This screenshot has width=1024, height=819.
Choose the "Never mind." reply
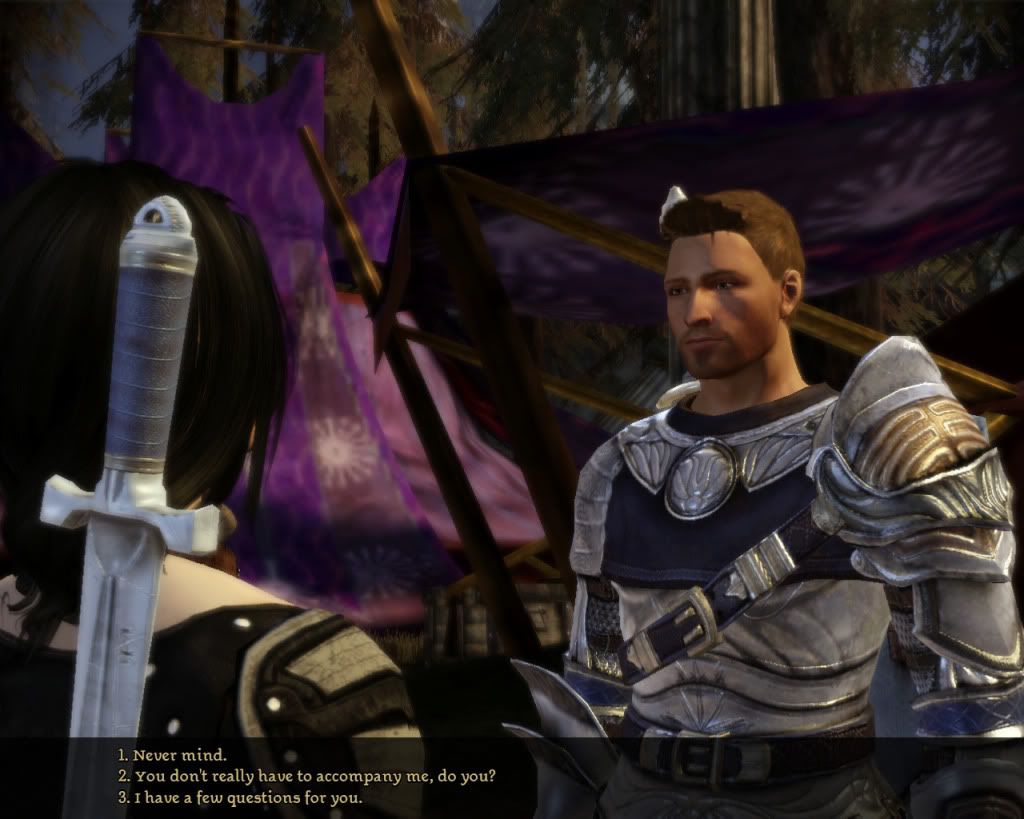tap(173, 754)
